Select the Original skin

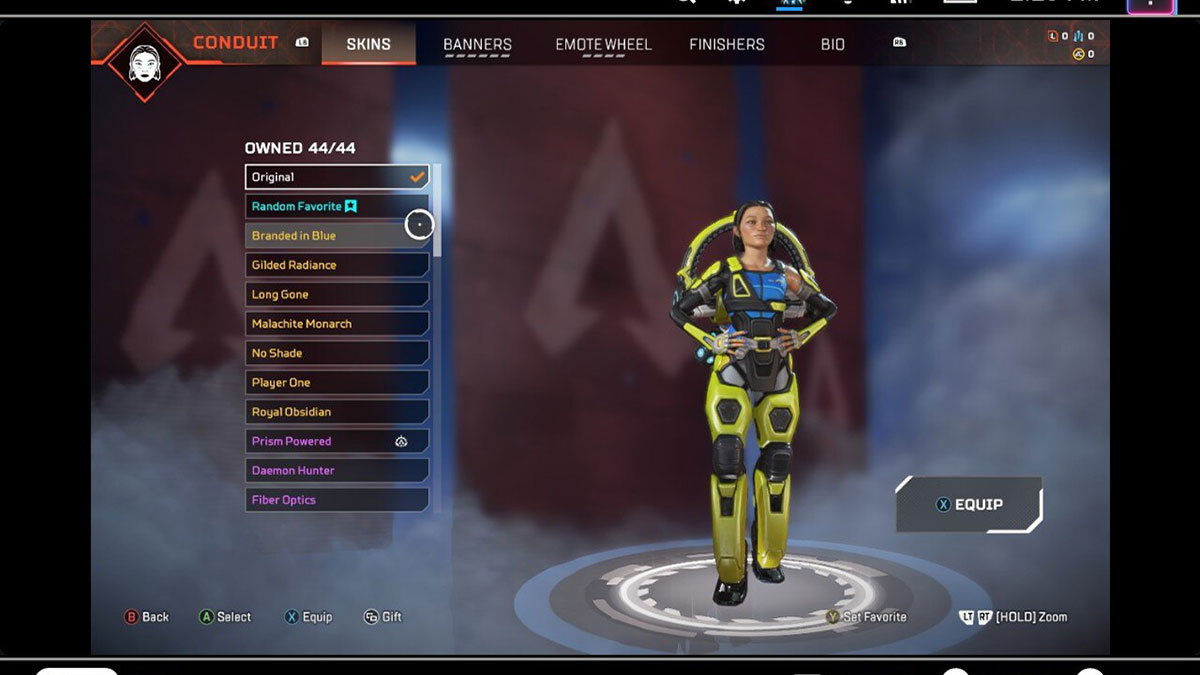pos(337,177)
